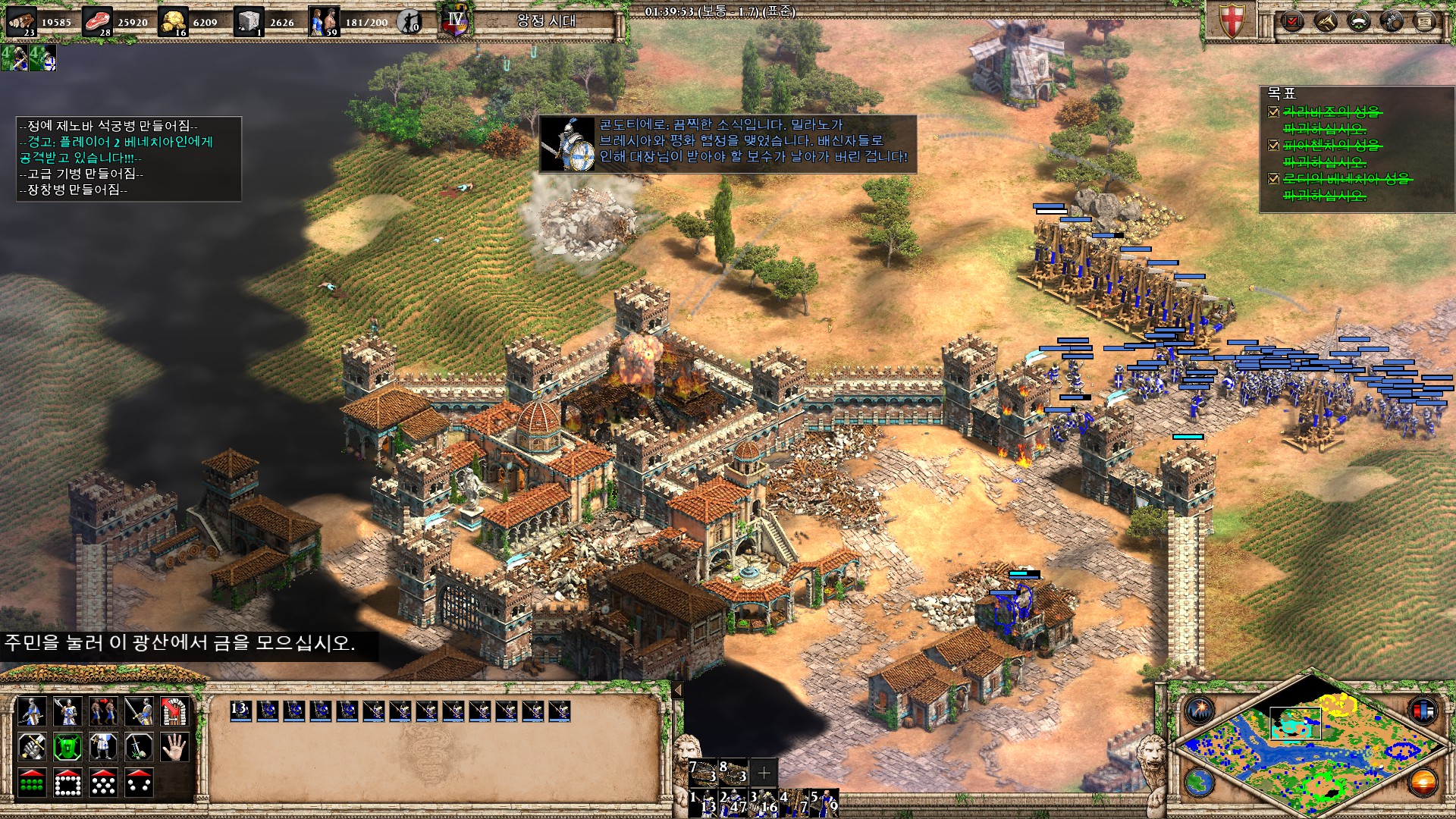Open the scroll main menu button
This screenshot has width=1456, height=819.
pos(1424,20)
